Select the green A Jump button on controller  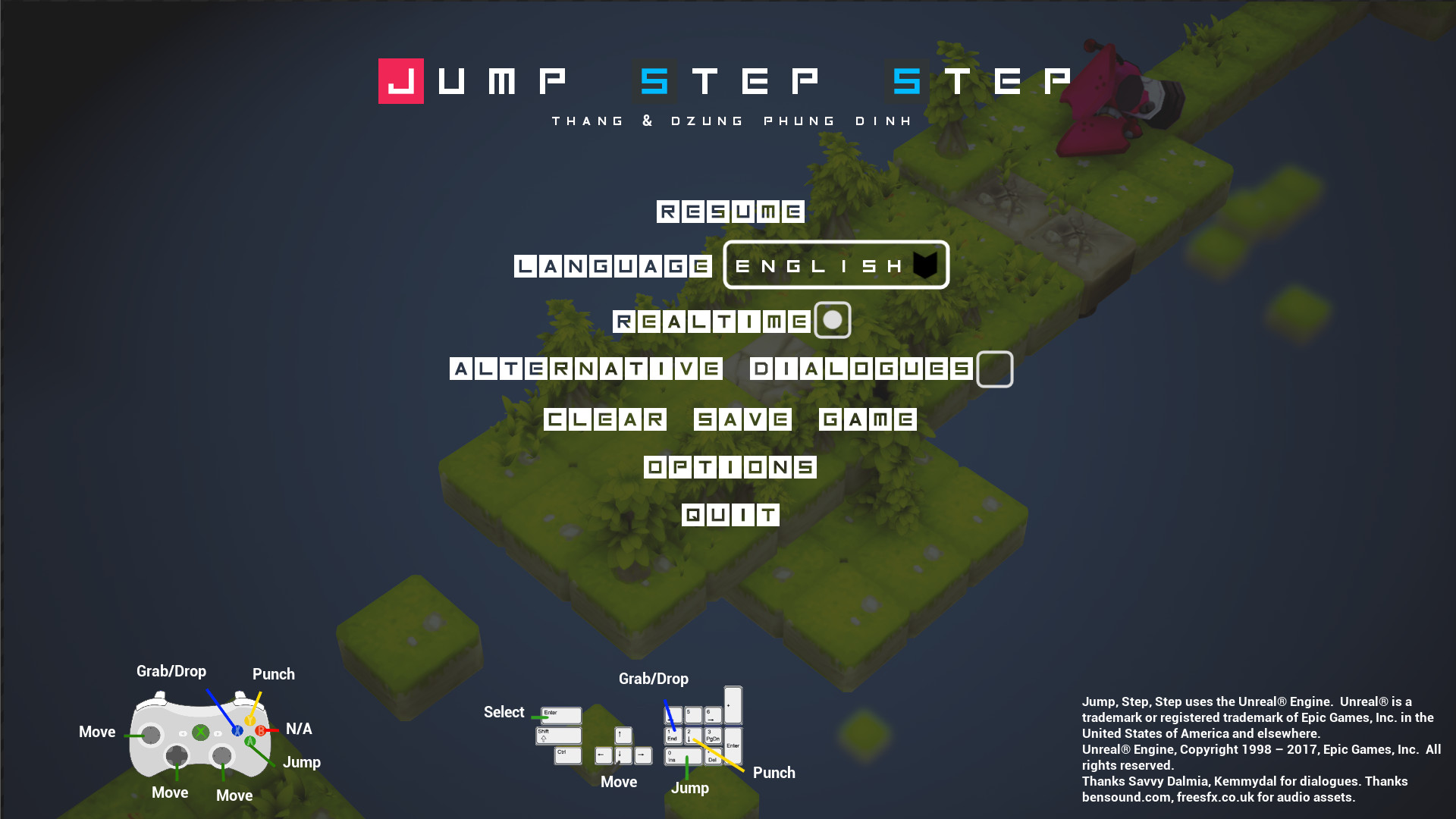click(x=250, y=741)
